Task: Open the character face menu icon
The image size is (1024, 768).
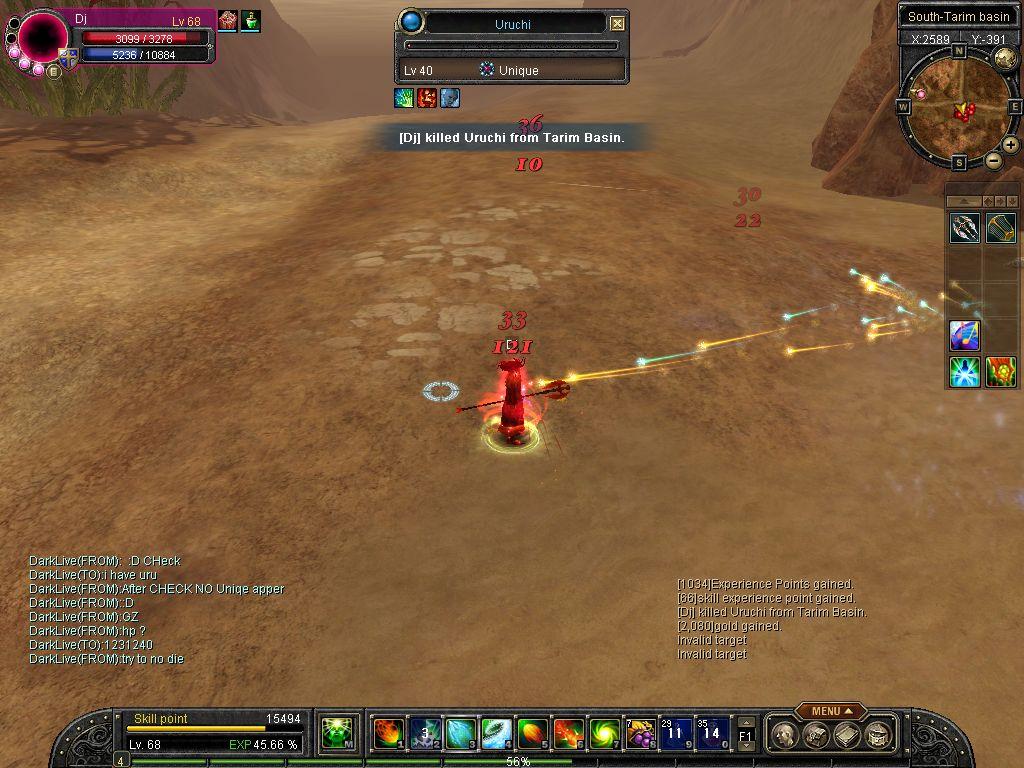Action: click(x=786, y=735)
